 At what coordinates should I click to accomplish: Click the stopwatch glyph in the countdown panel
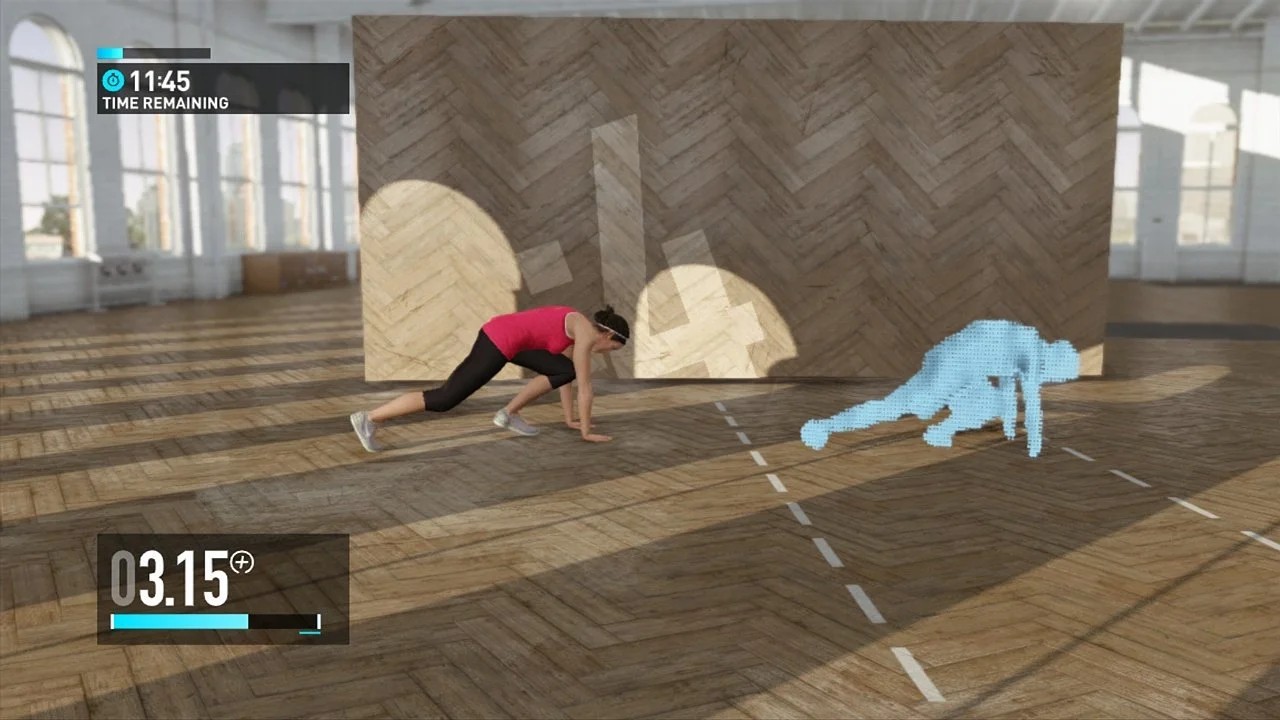(x=112, y=78)
